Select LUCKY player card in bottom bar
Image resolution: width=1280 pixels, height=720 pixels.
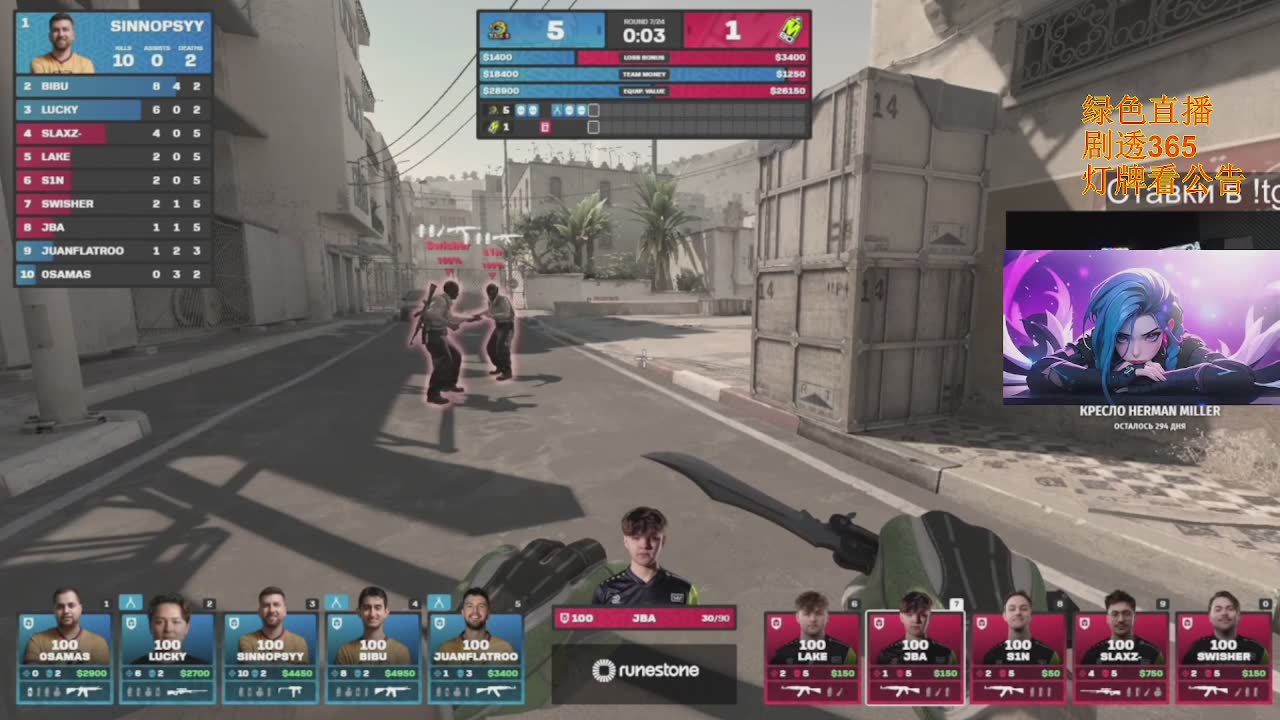pos(167,650)
